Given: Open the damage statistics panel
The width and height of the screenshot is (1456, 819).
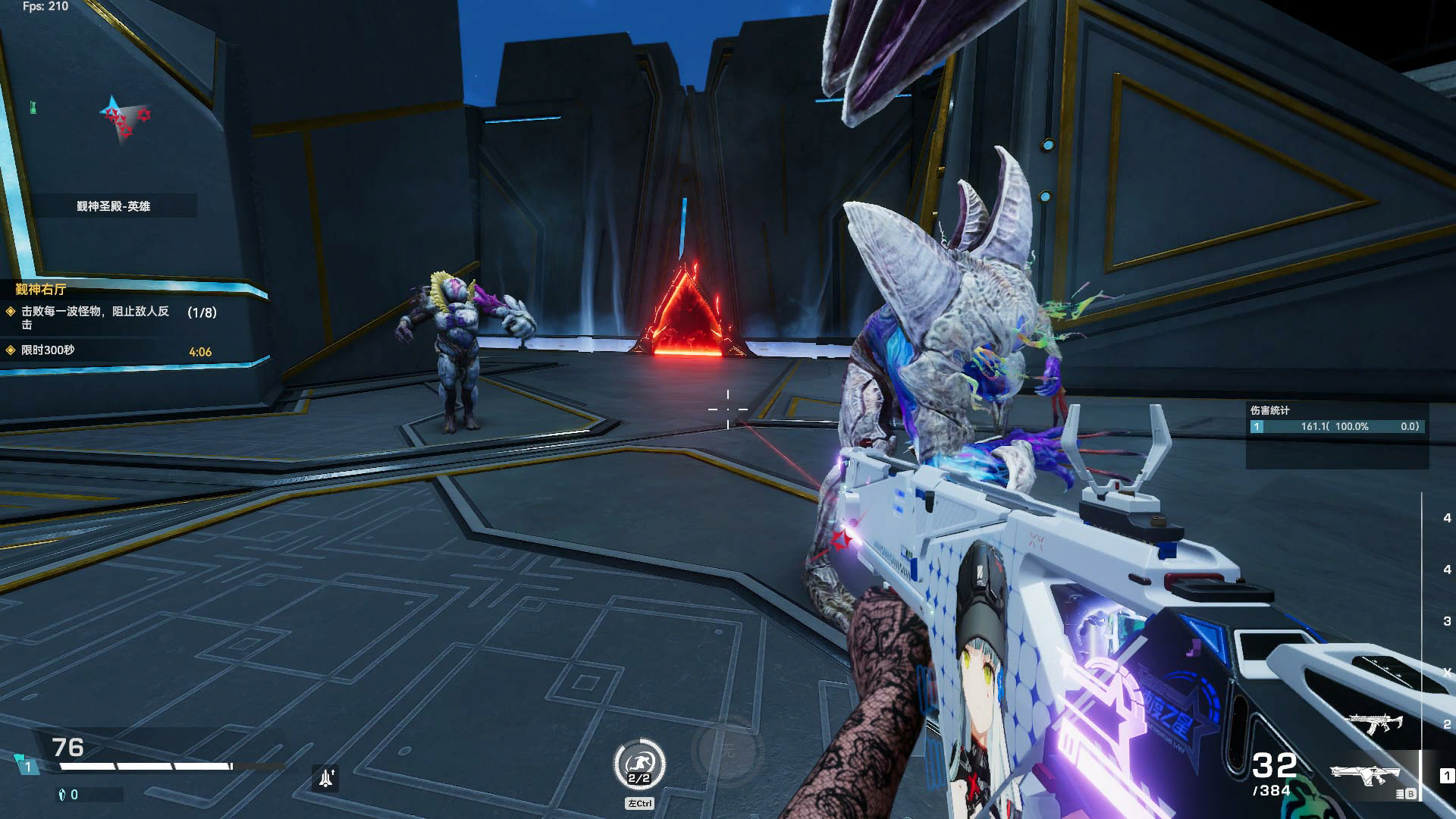Looking at the screenshot, I should (1336, 426).
